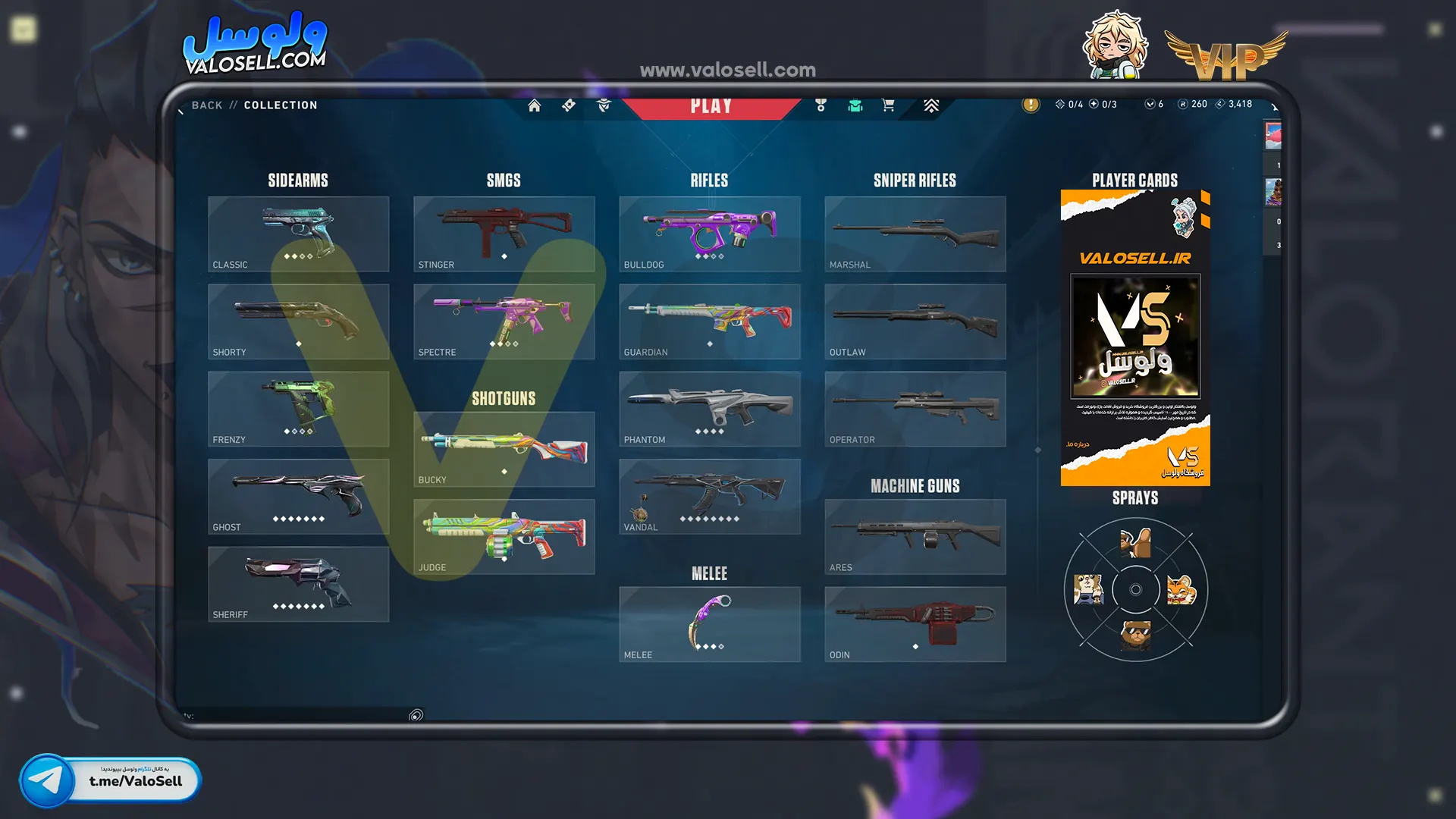Choose the Judge shotgun slot

pyautogui.click(x=504, y=536)
